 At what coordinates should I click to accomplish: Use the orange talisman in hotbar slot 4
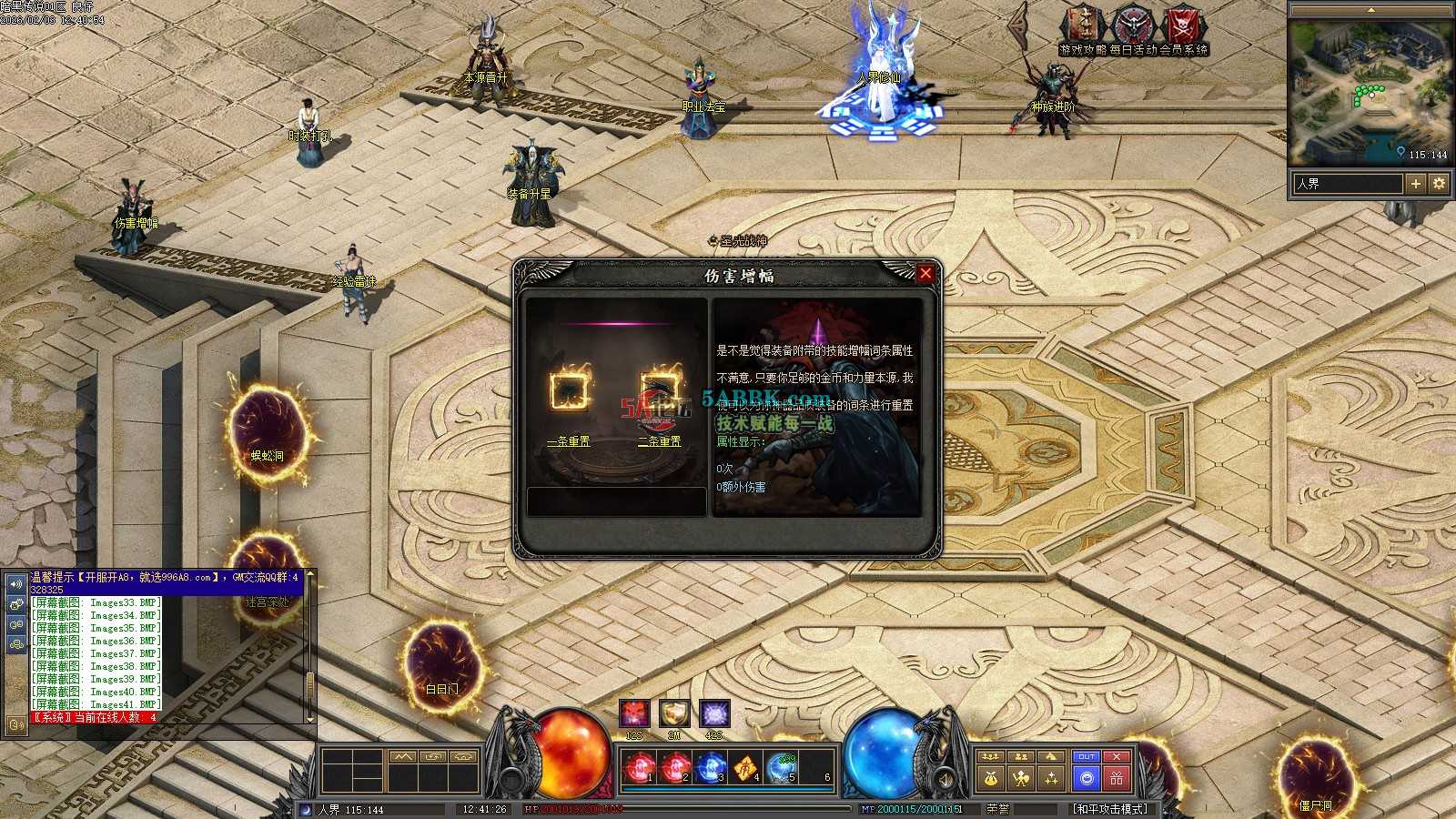[x=747, y=769]
